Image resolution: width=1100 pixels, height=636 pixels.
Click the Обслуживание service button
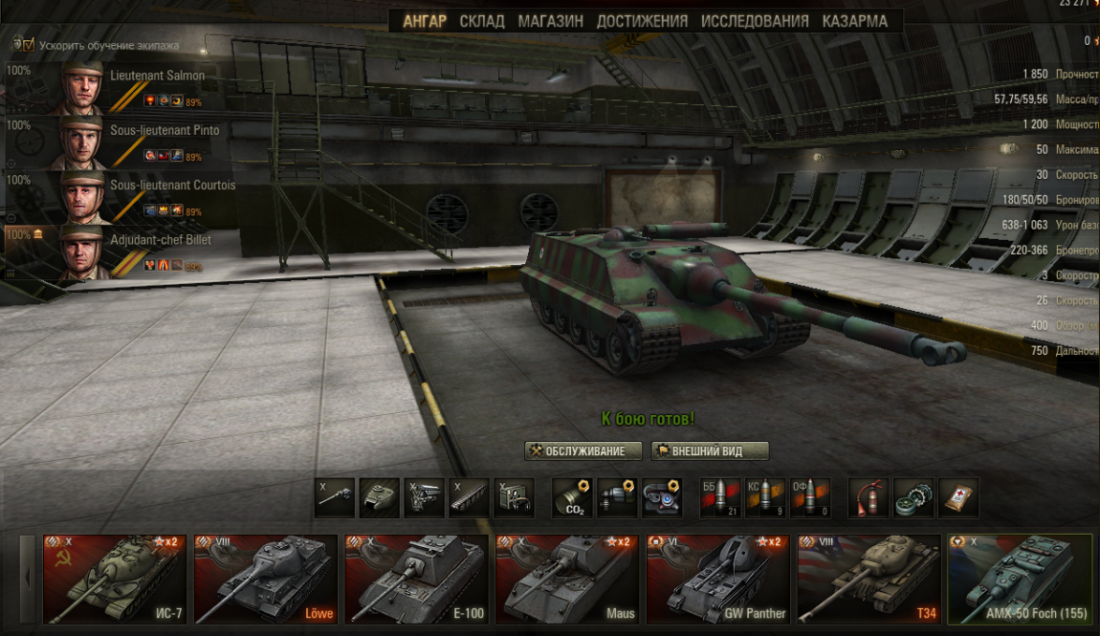point(583,451)
